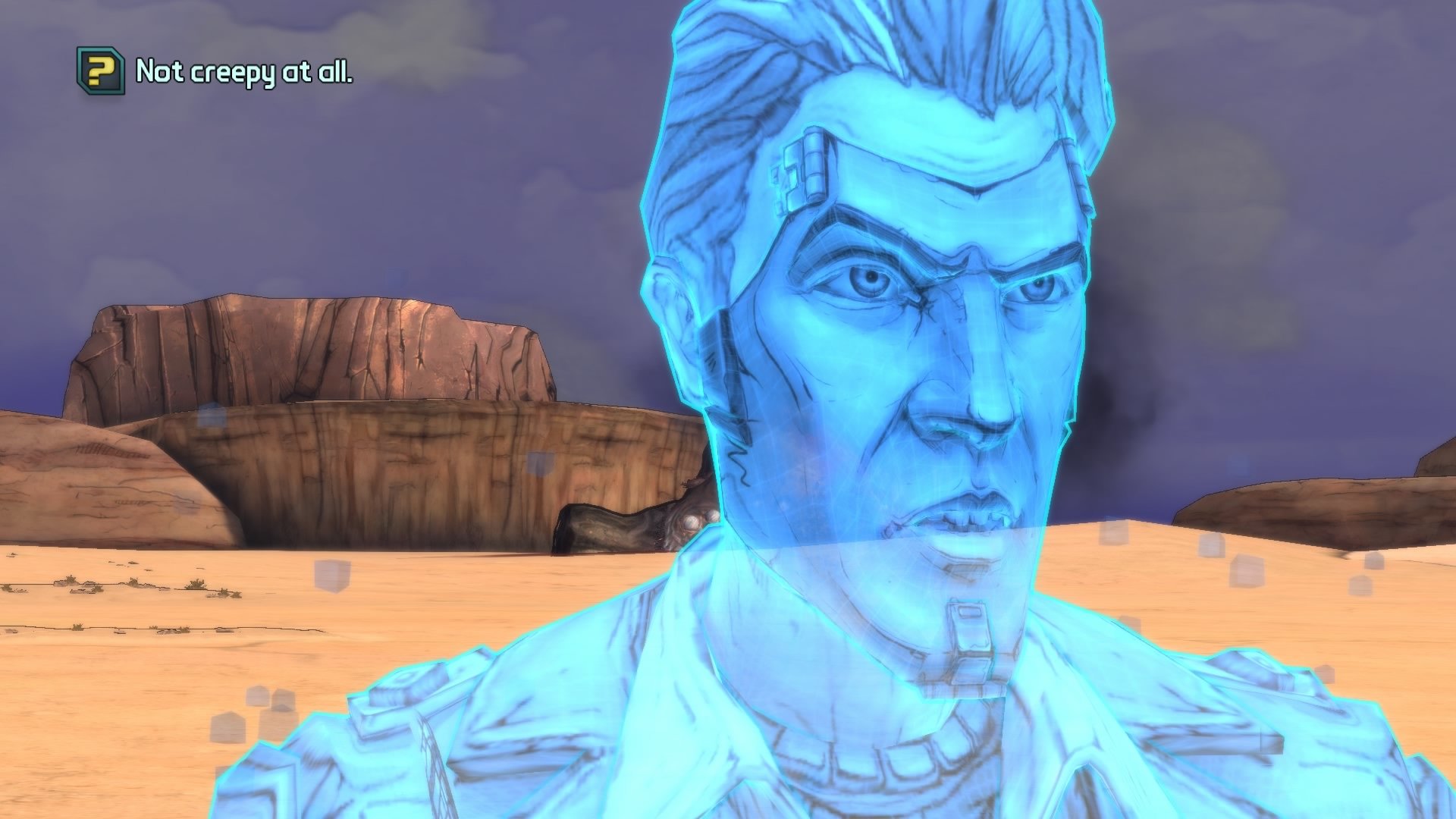
Task: Expand the objective text 'Not creepy at all.'
Action: [246, 72]
